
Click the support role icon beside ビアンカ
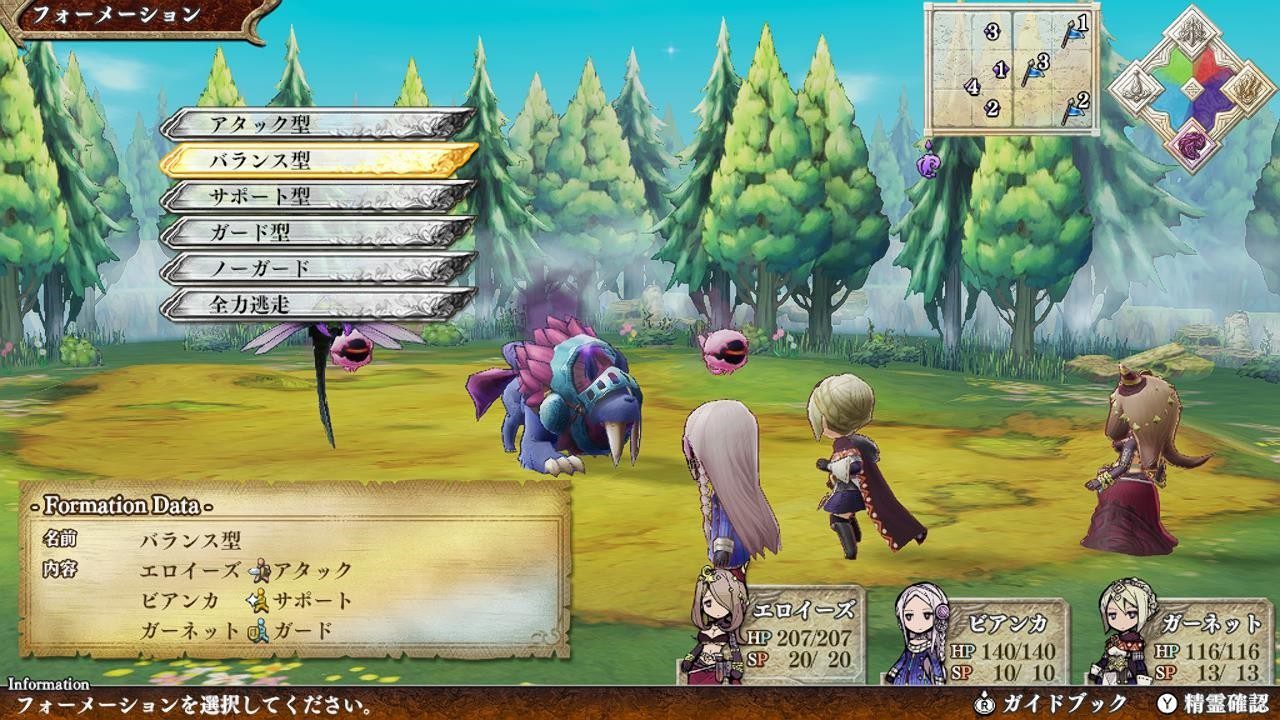[258, 602]
